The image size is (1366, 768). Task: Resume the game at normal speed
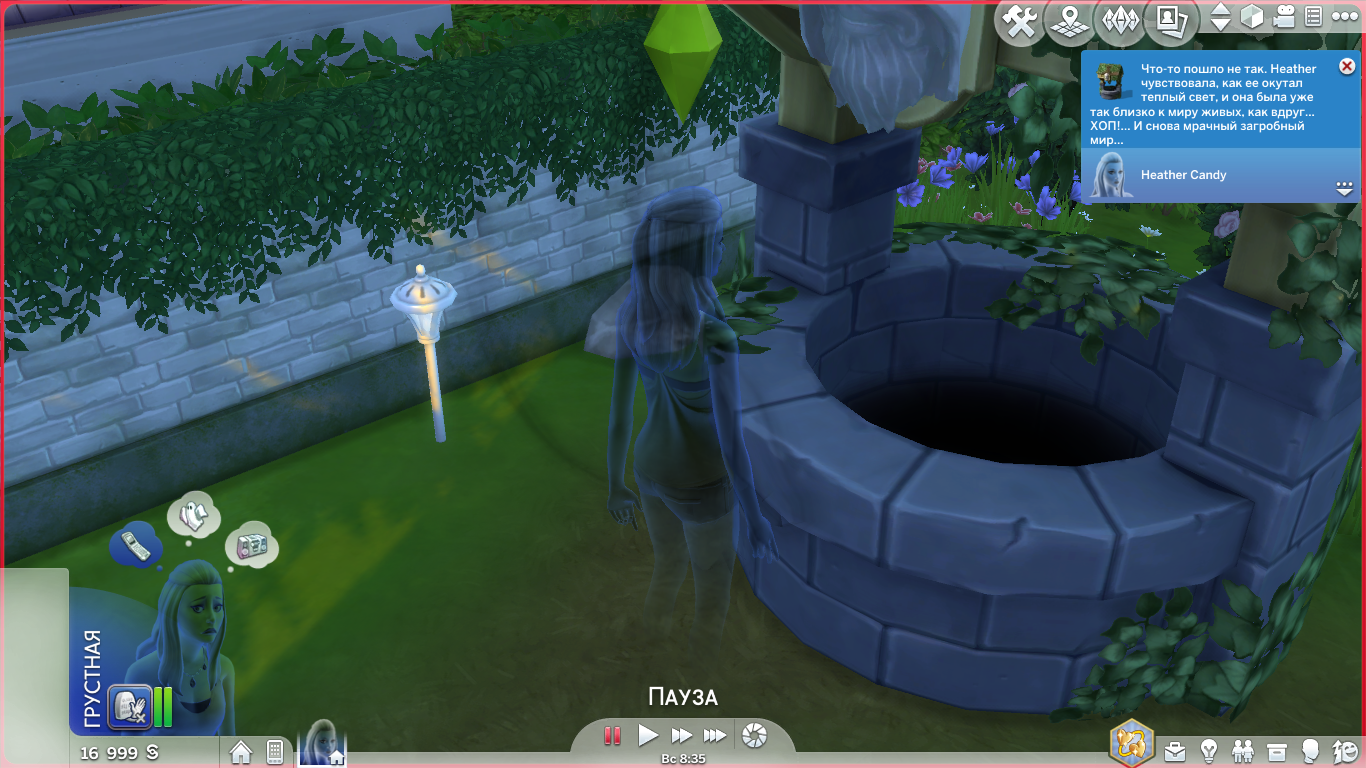point(648,736)
